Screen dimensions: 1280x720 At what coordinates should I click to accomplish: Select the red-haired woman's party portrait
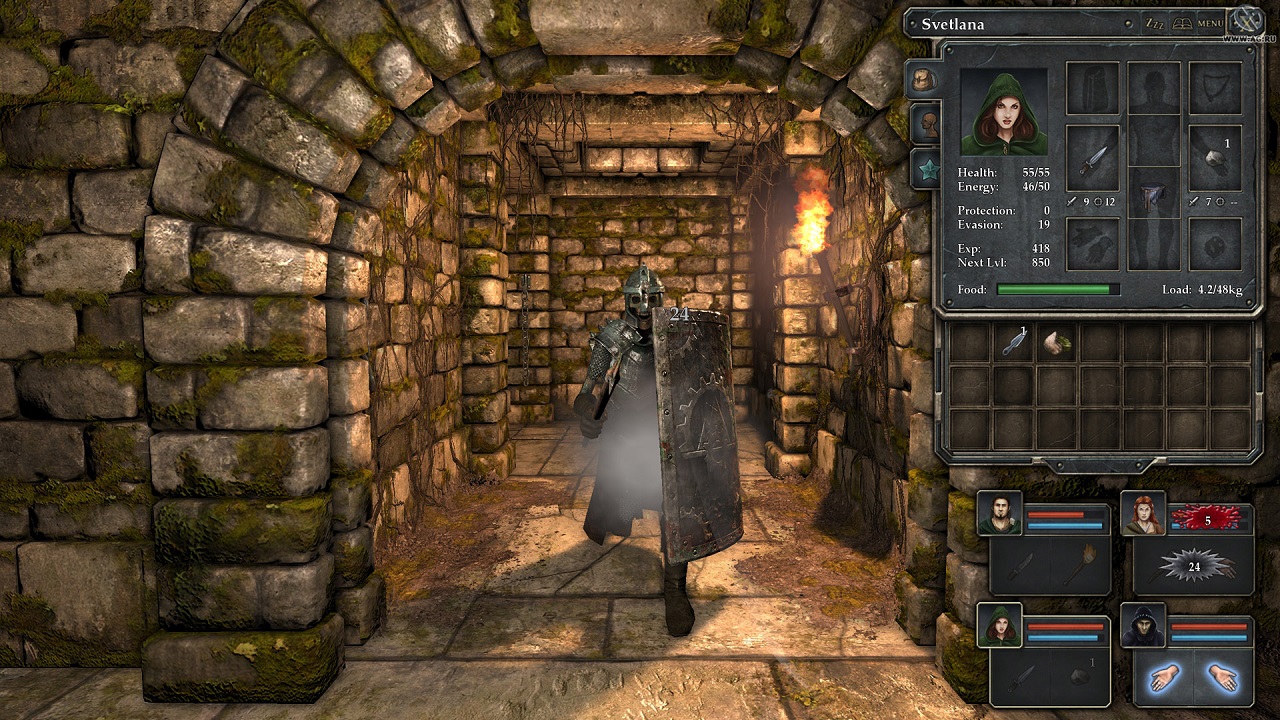click(1142, 513)
